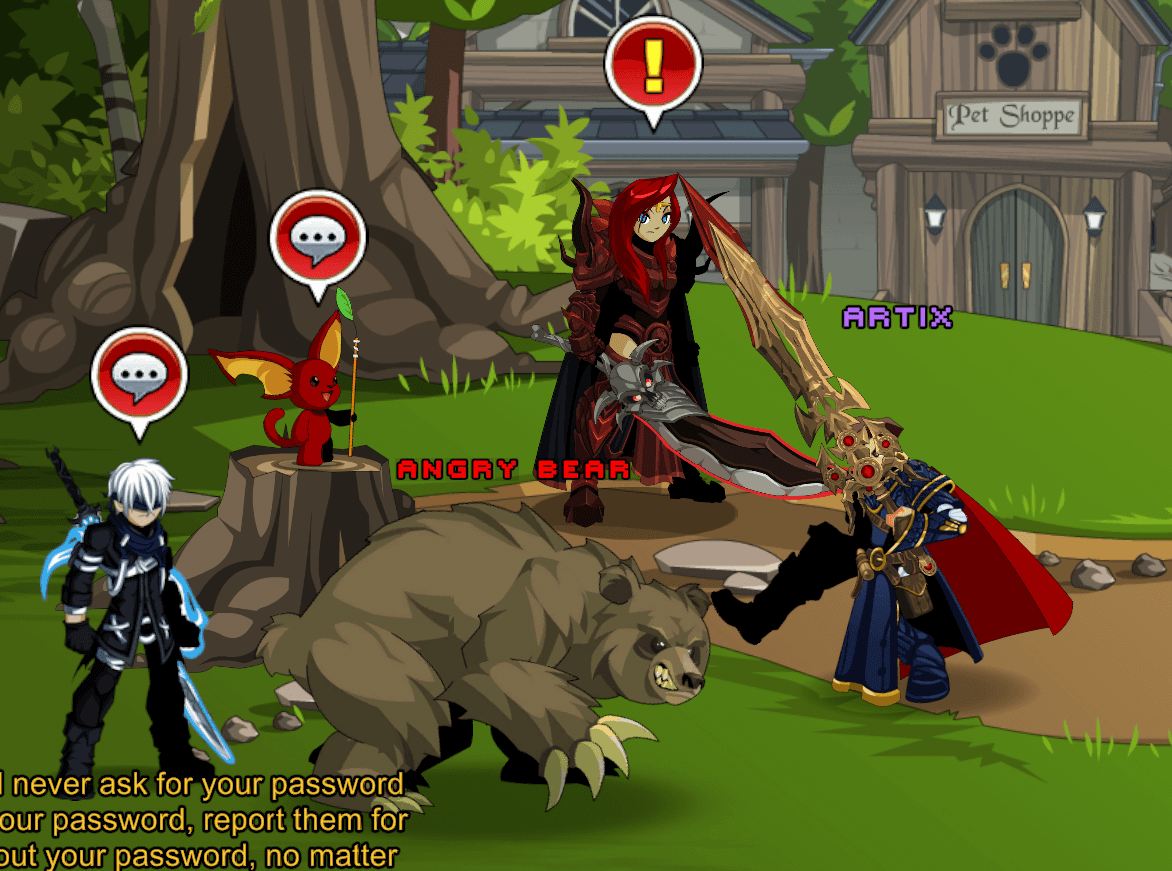This screenshot has width=1172, height=871.
Task: Open the speech bubble above the white-haired swordsman
Action: (x=139, y=375)
